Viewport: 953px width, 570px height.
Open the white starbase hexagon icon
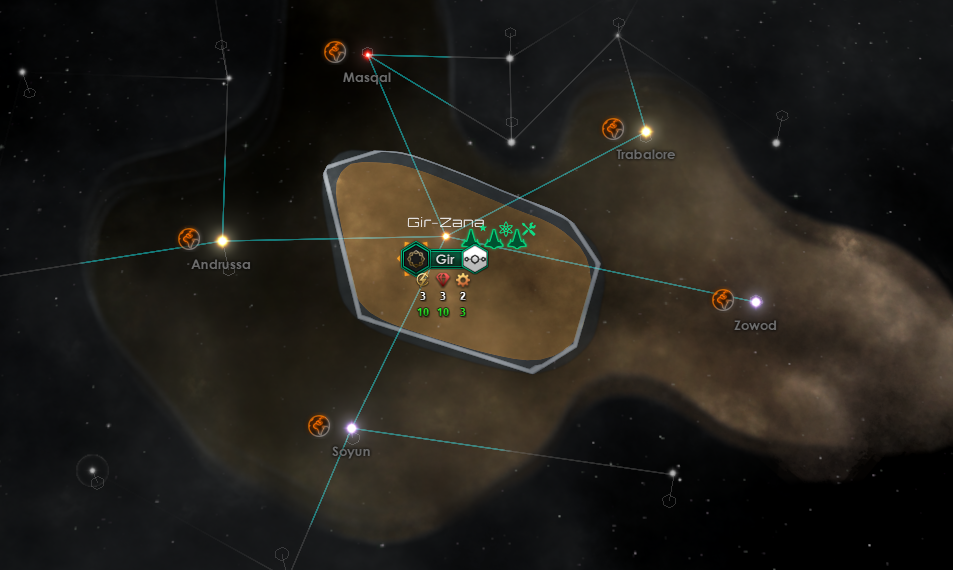(x=474, y=260)
